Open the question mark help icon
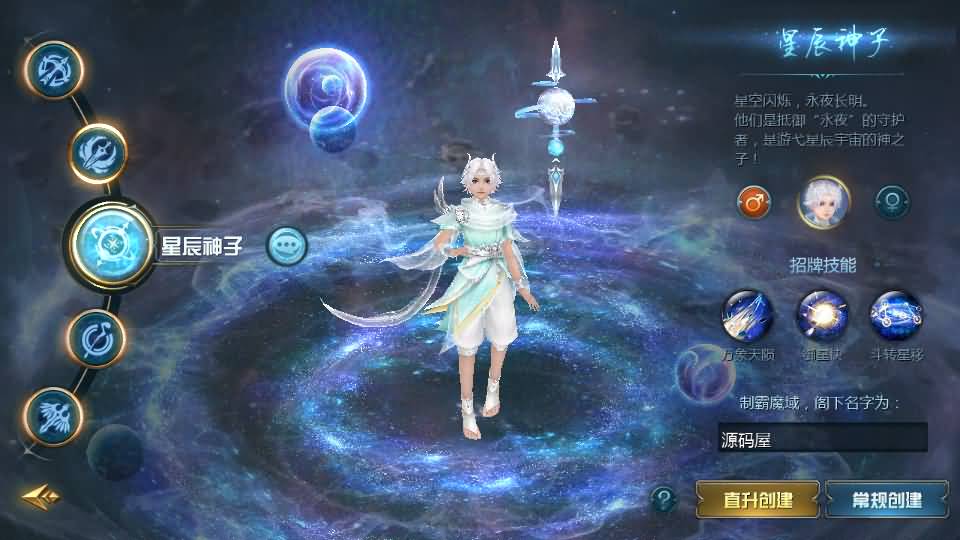Screen dimensions: 960x540 point(663,497)
